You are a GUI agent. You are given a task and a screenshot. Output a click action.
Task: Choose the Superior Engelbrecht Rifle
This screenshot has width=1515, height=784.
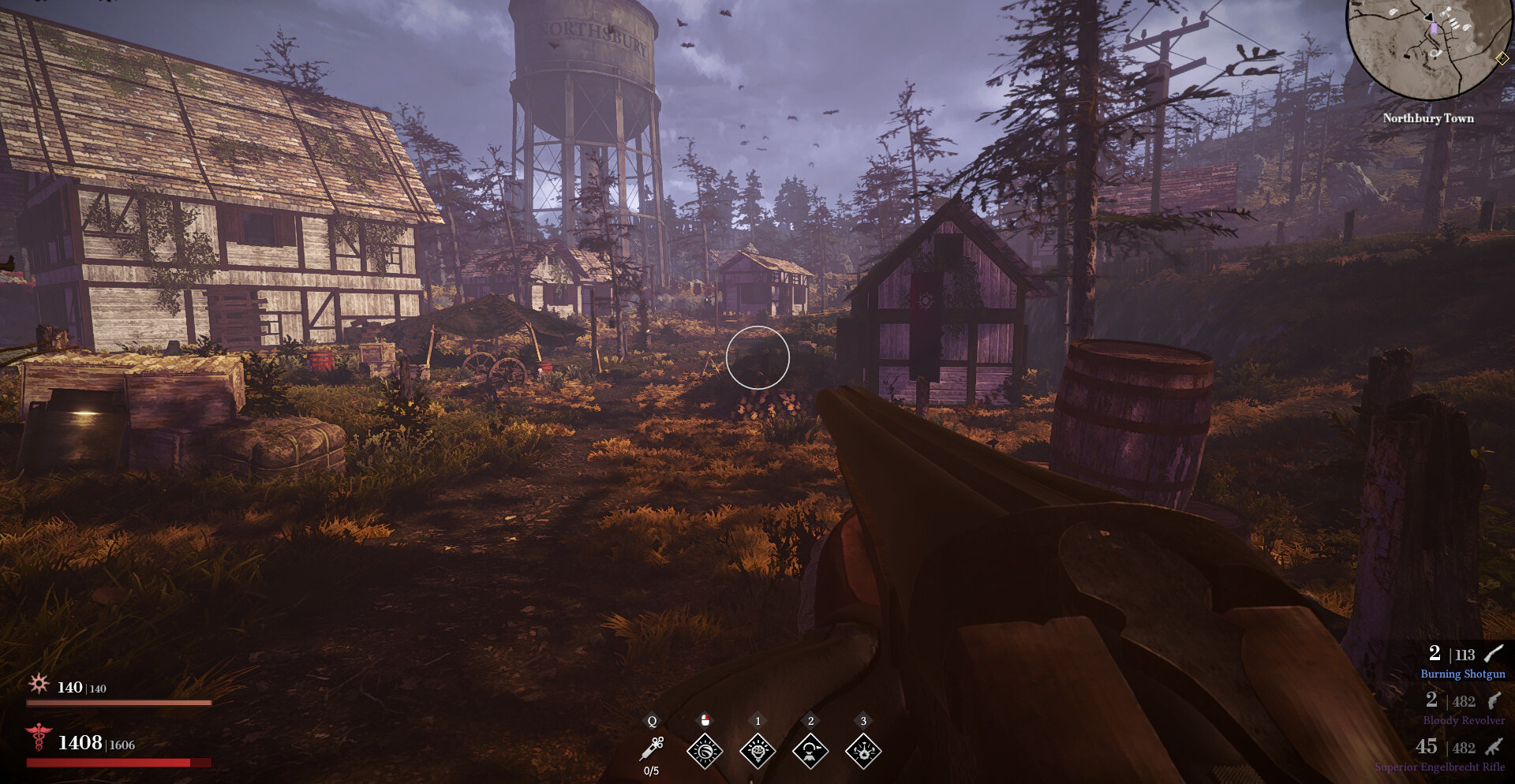click(1439, 767)
